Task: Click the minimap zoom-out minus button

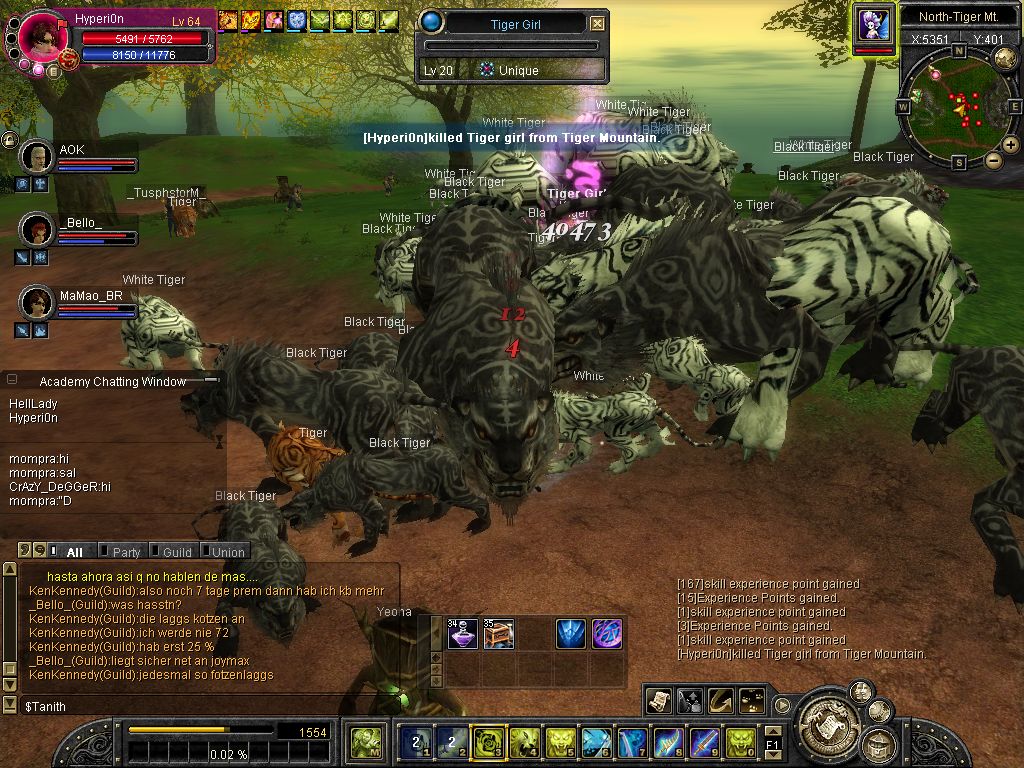Action: click(993, 160)
